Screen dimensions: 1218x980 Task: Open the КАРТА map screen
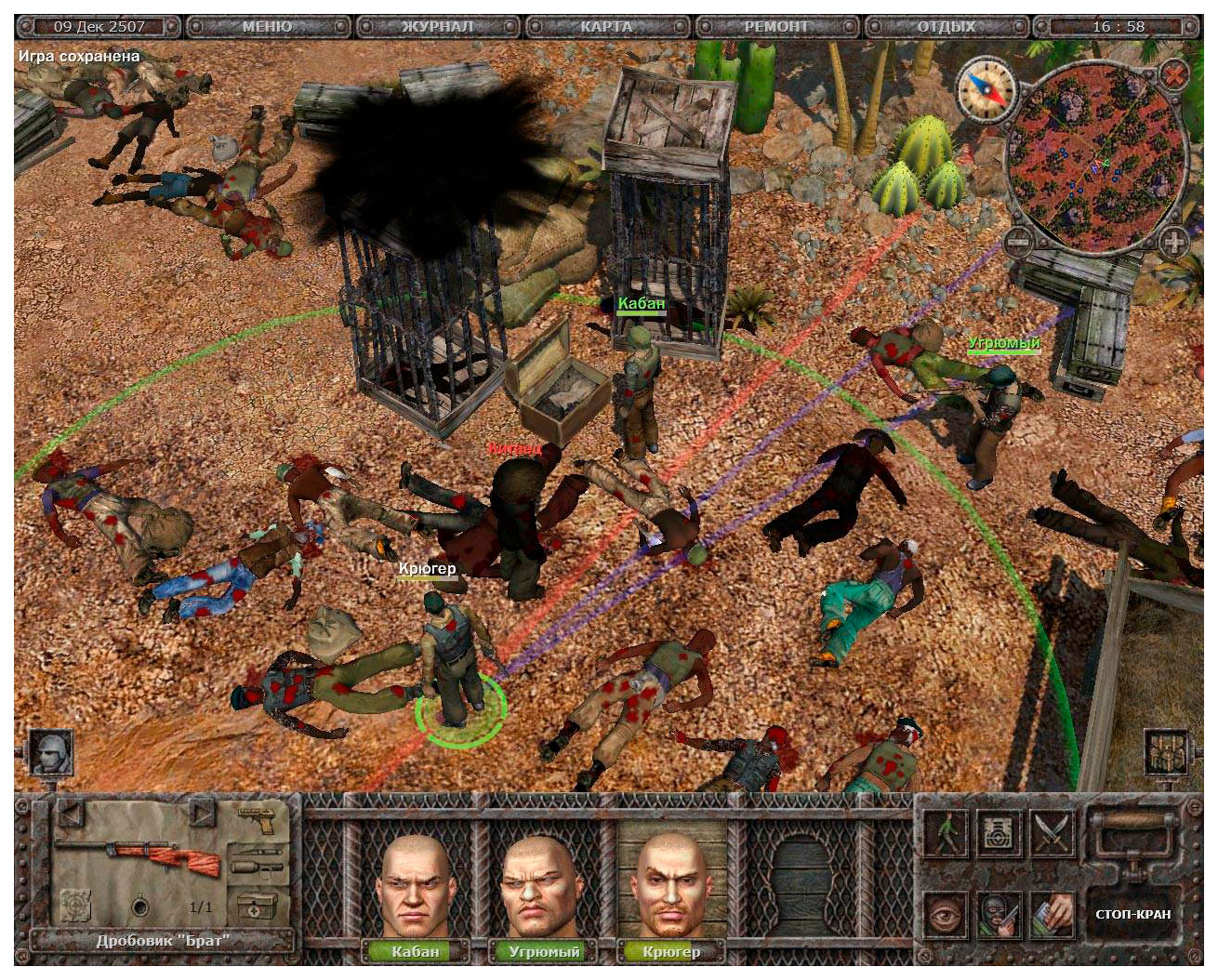(x=606, y=26)
